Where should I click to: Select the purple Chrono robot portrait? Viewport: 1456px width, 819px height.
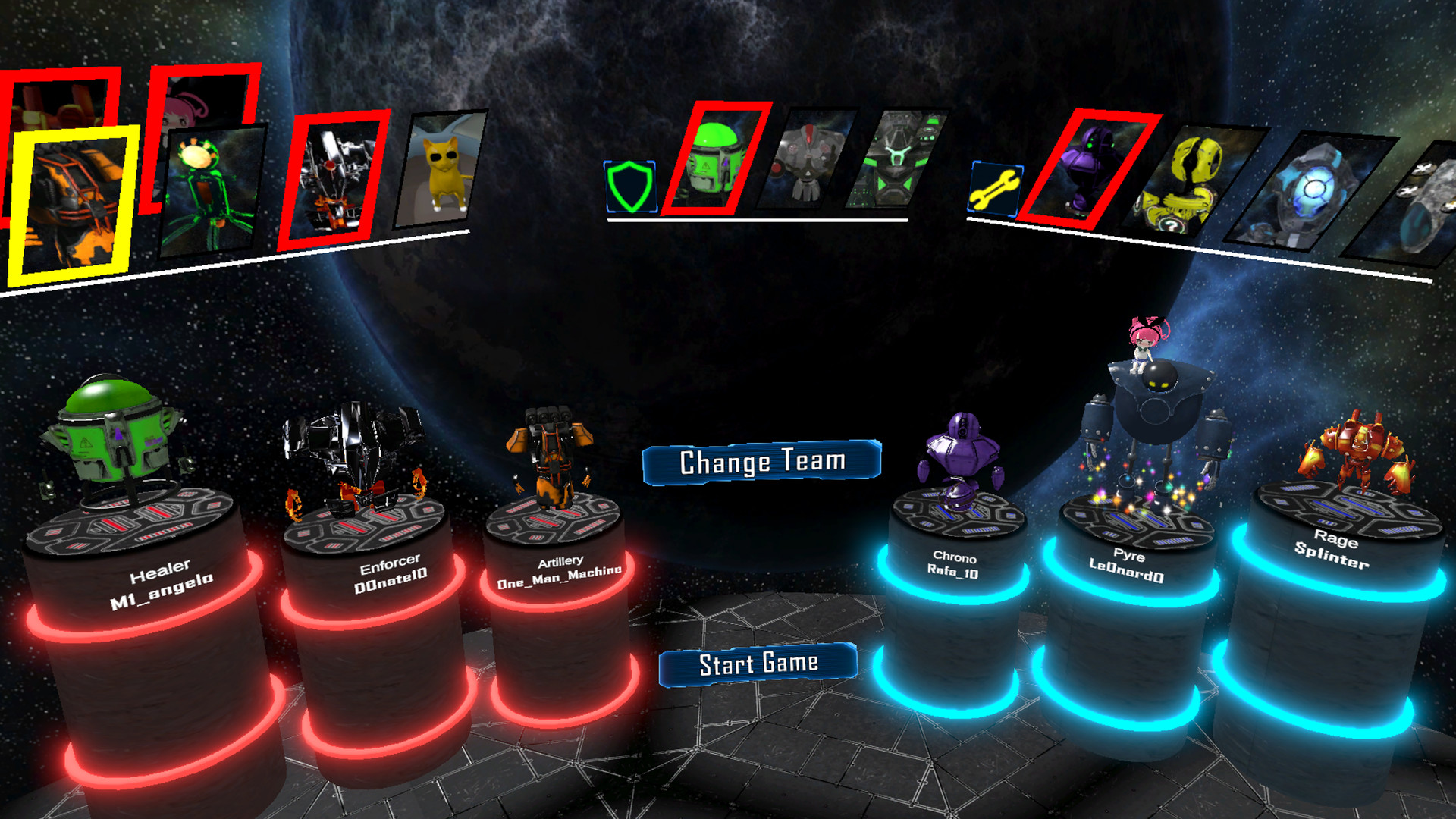[x=1088, y=170]
